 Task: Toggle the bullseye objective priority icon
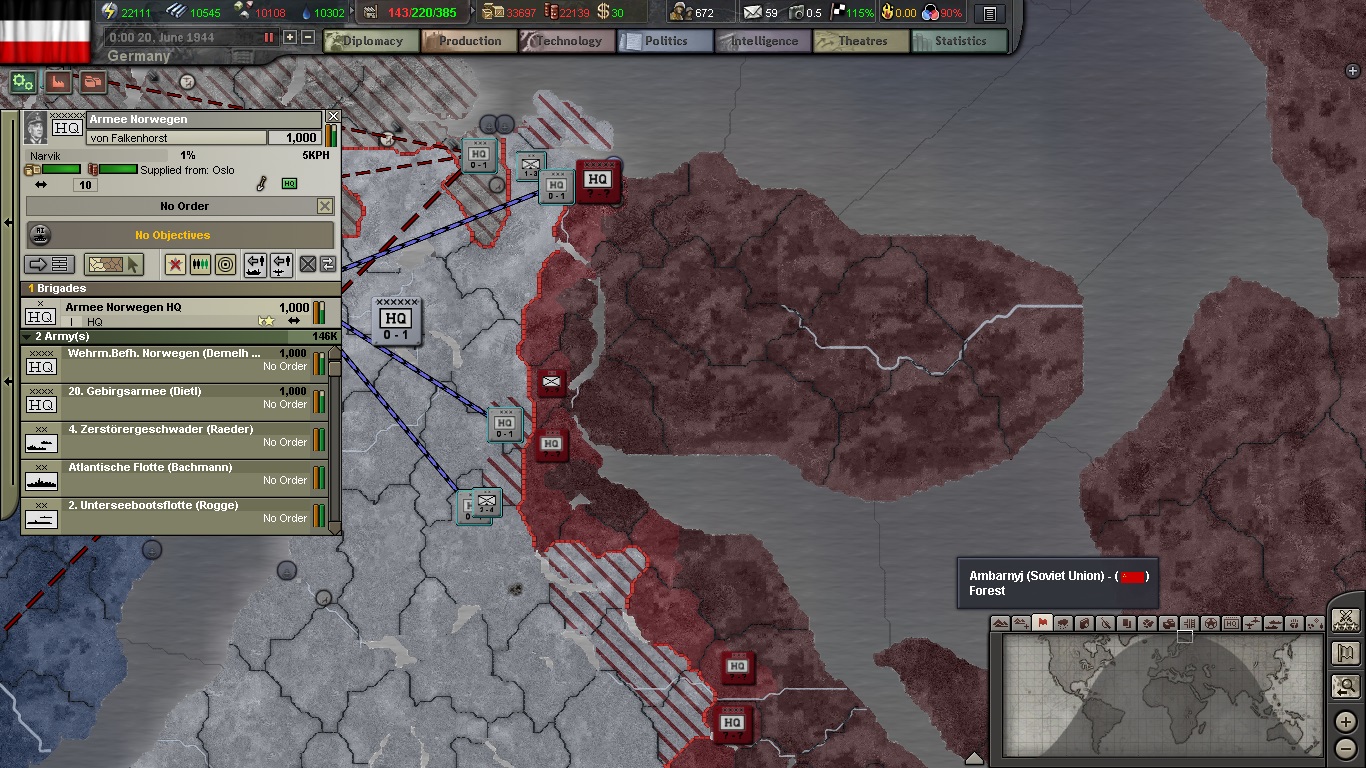click(223, 265)
